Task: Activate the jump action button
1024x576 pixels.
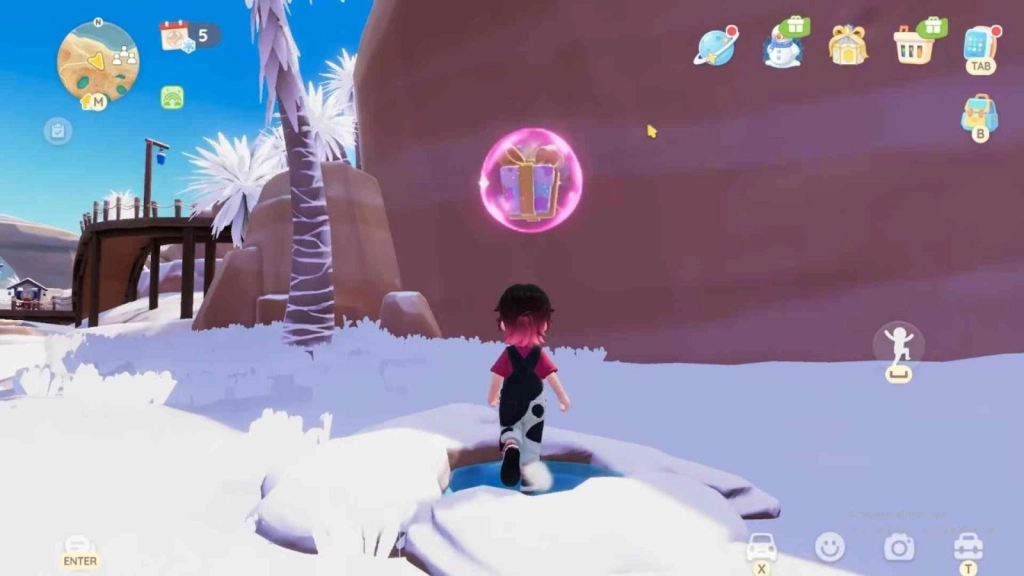Action: pos(898,346)
